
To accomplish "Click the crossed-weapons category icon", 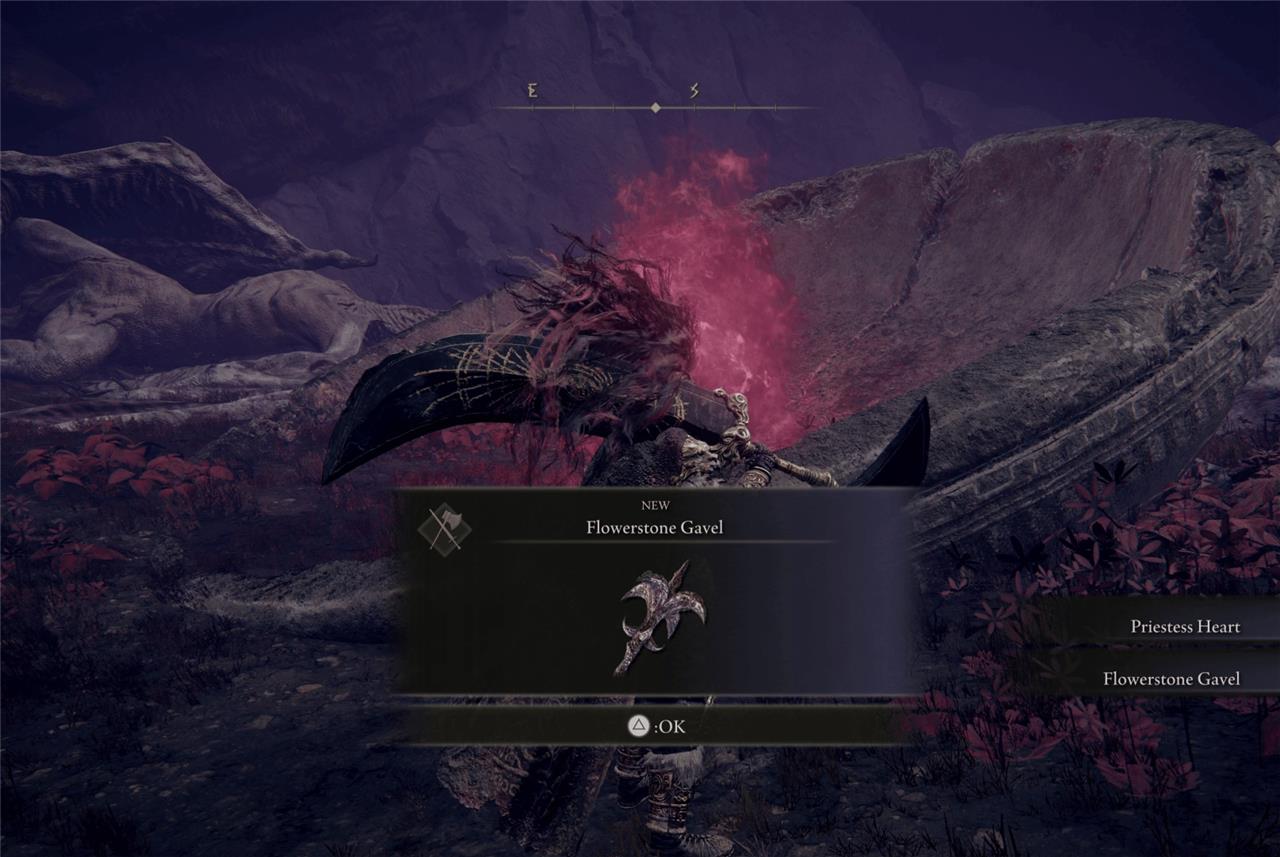I will pos(444,527).
